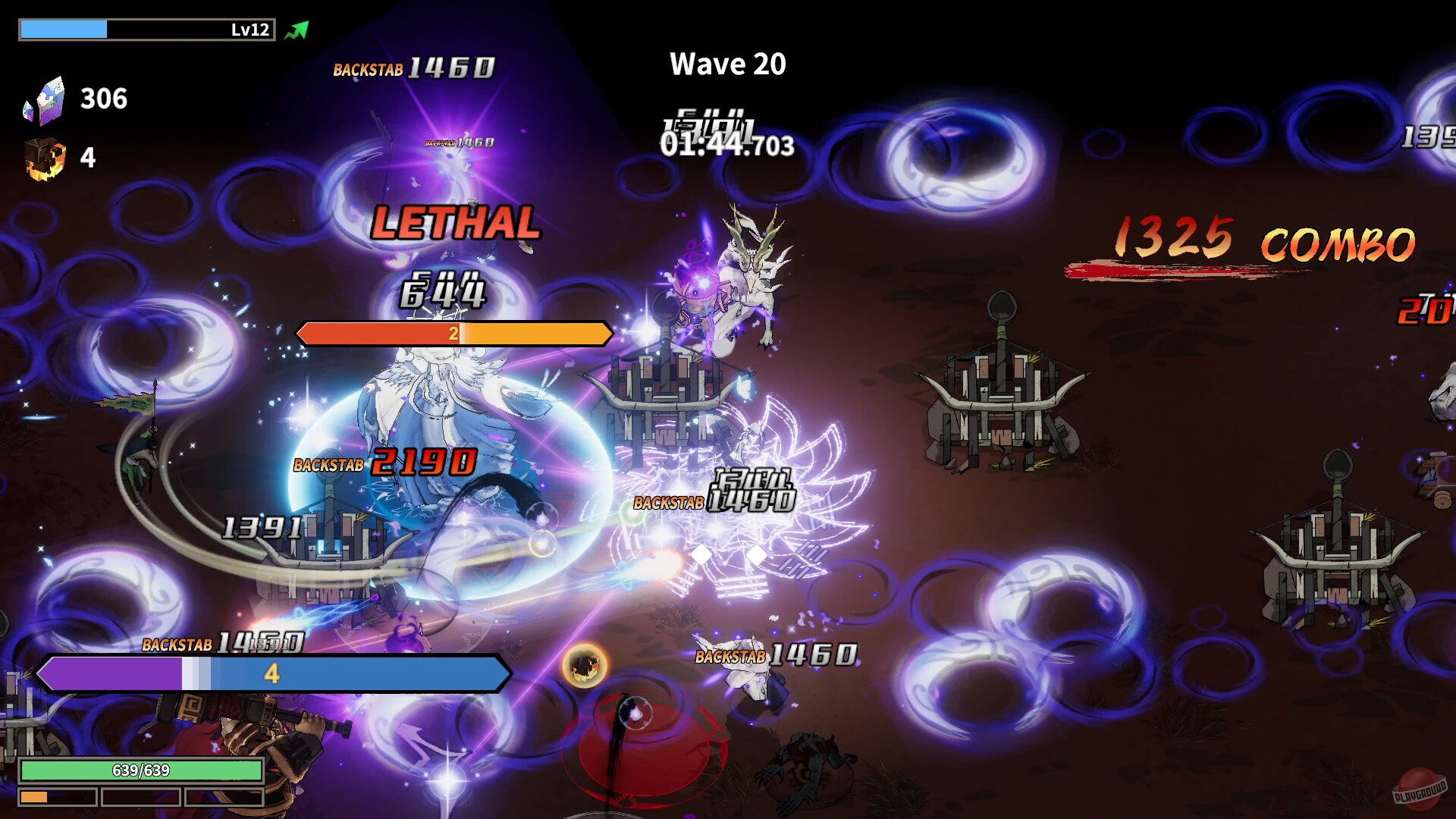Click the glowing orange orb pickup near center
1456x819 pixels.
point(584,667)
